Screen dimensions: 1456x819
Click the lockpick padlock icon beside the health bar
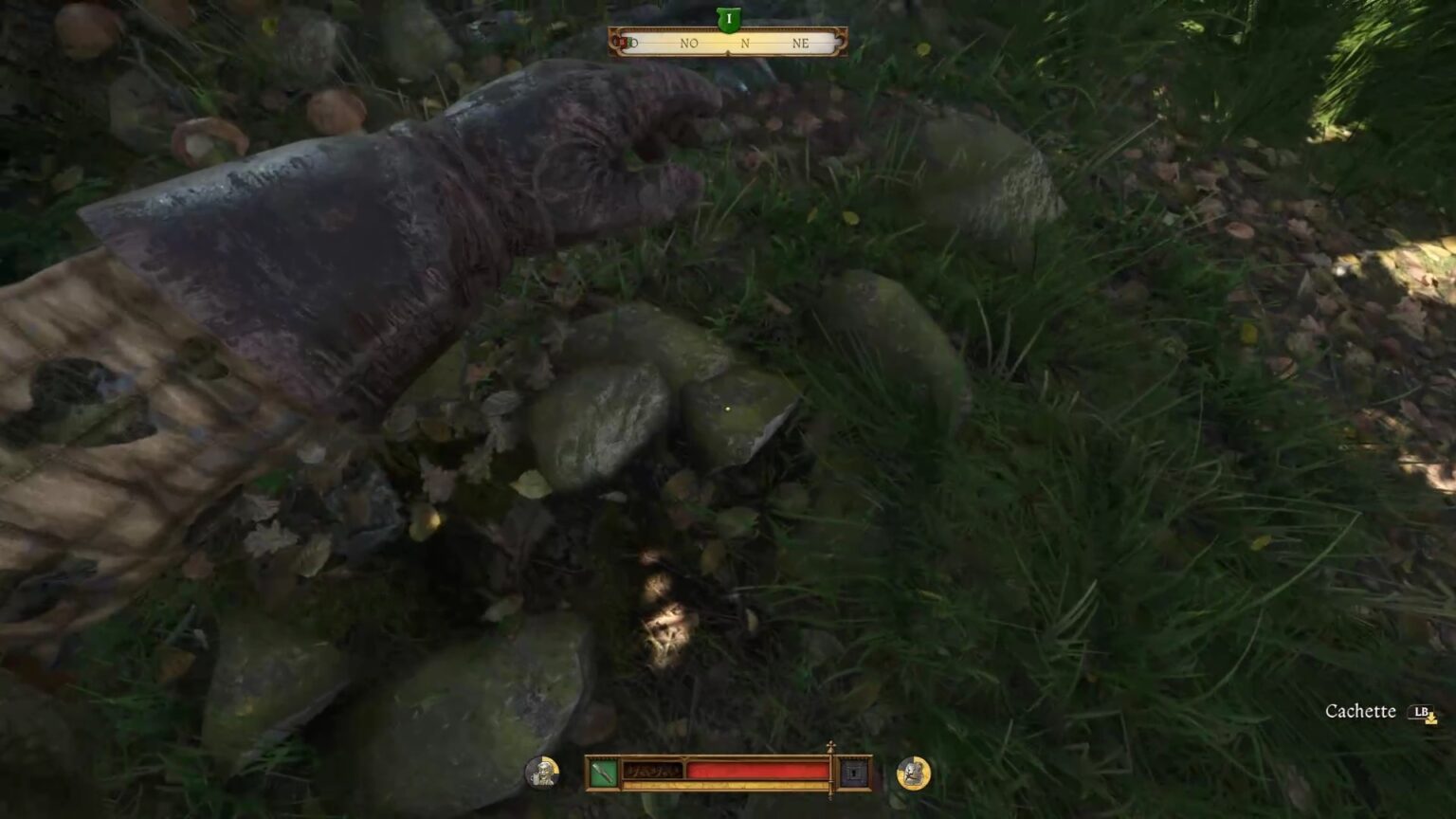coord(854,773)
